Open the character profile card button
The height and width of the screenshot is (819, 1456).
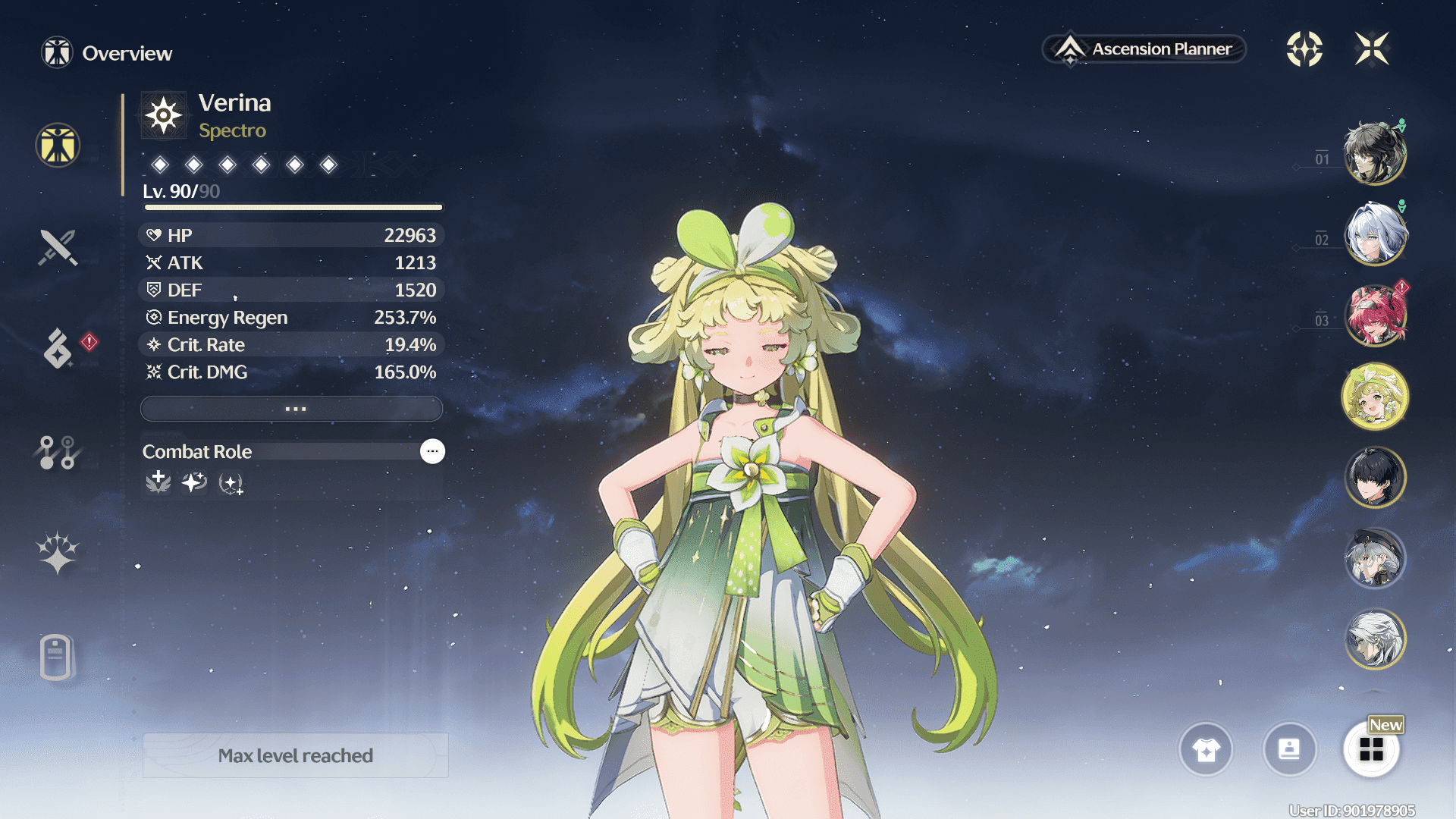1289,750
